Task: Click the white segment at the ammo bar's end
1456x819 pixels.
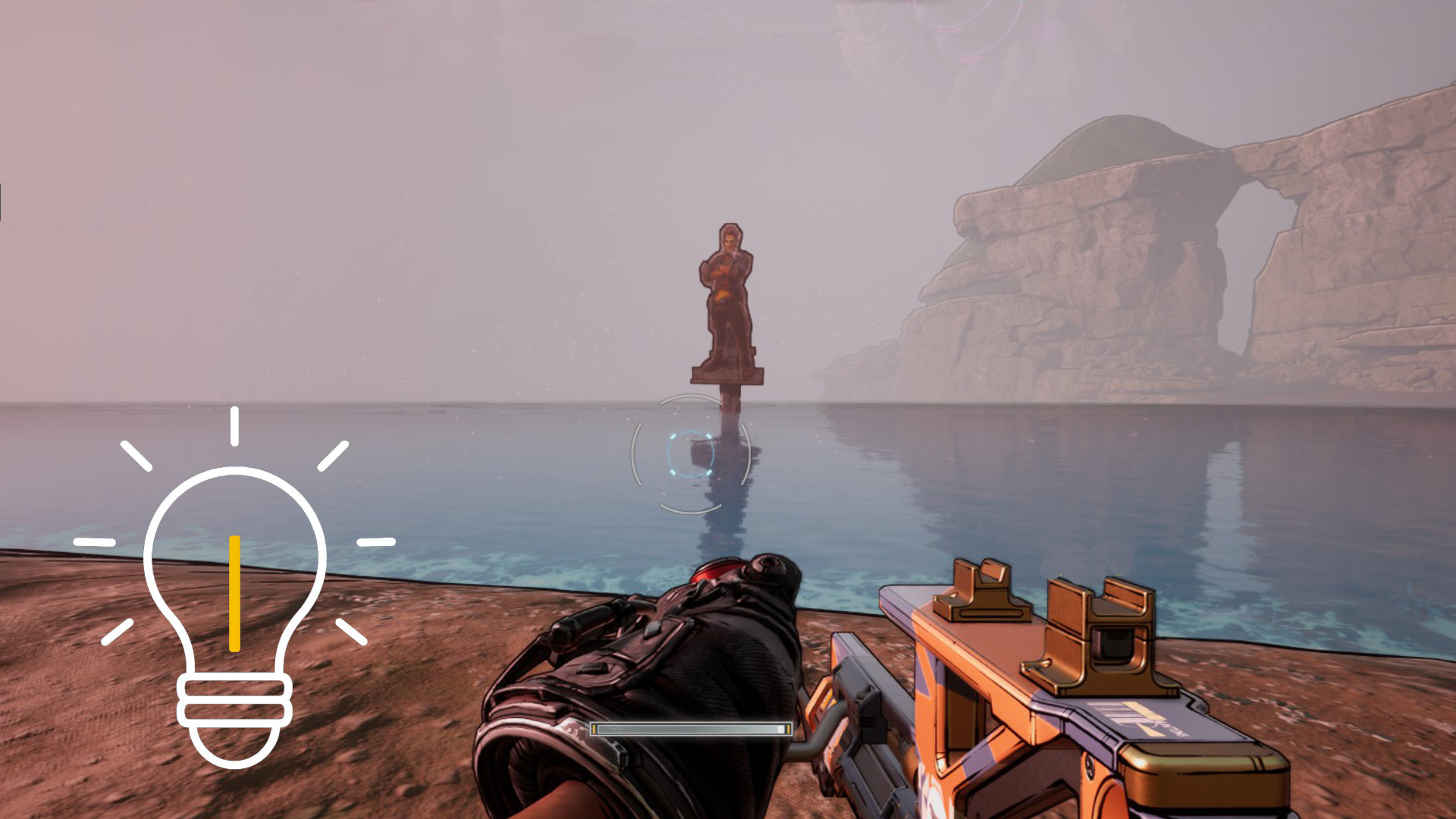Action: coord(780,728)
